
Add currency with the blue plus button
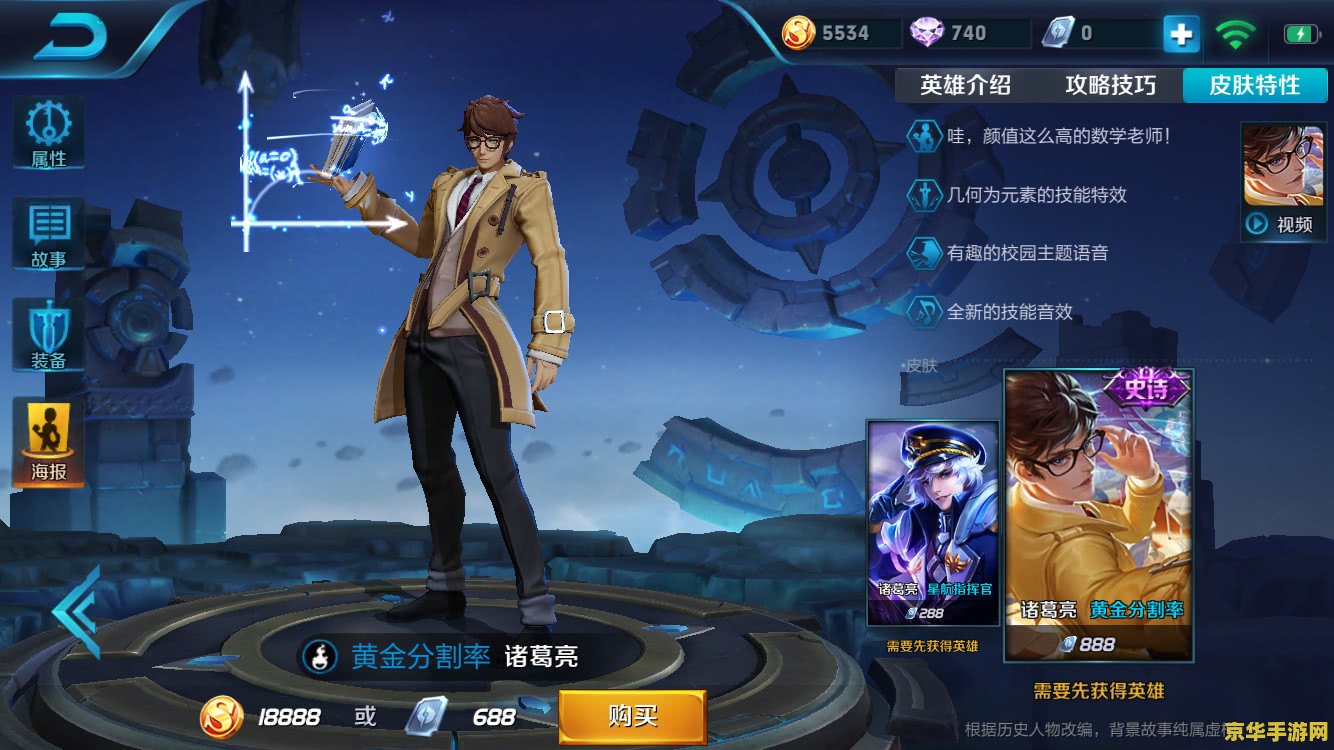(1181, 34)
